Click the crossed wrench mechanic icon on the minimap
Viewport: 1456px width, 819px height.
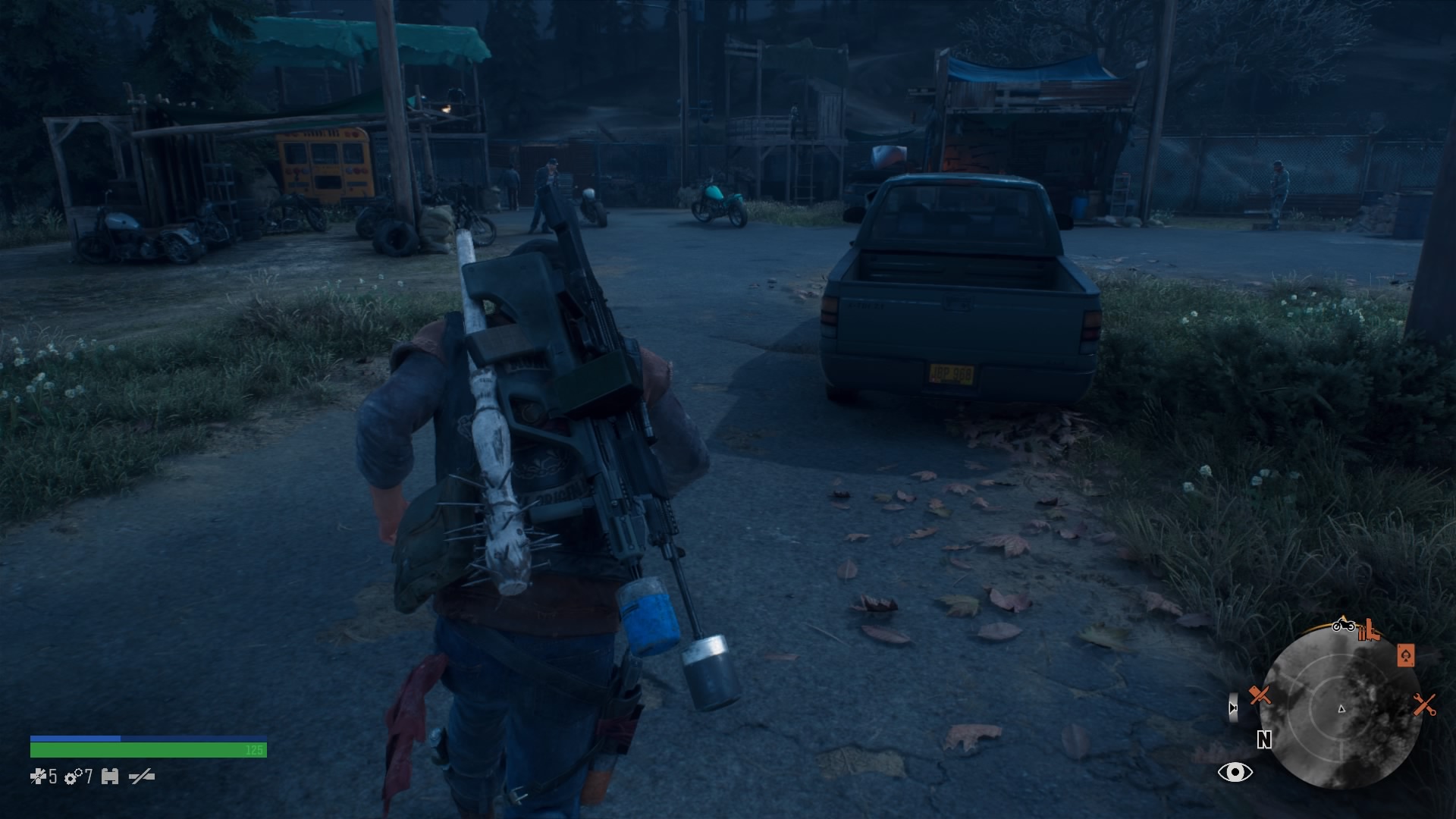1423,705
